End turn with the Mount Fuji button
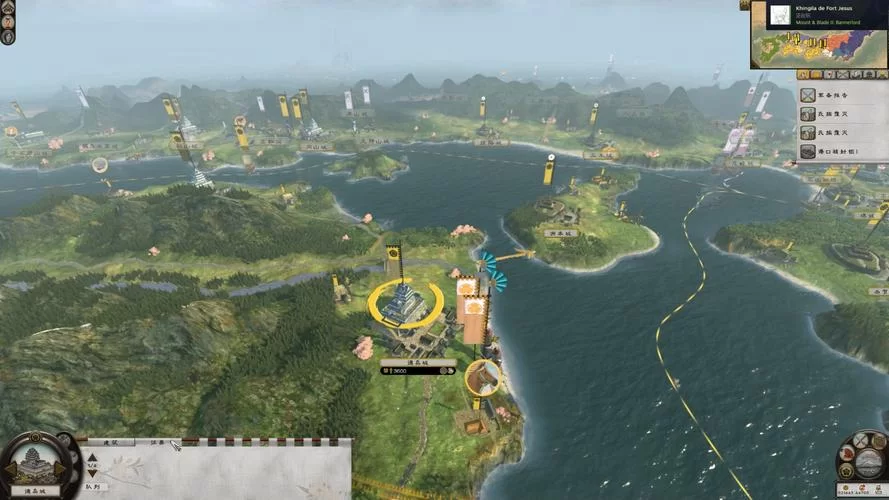889x500 pixels. click(x=868, y=463)
